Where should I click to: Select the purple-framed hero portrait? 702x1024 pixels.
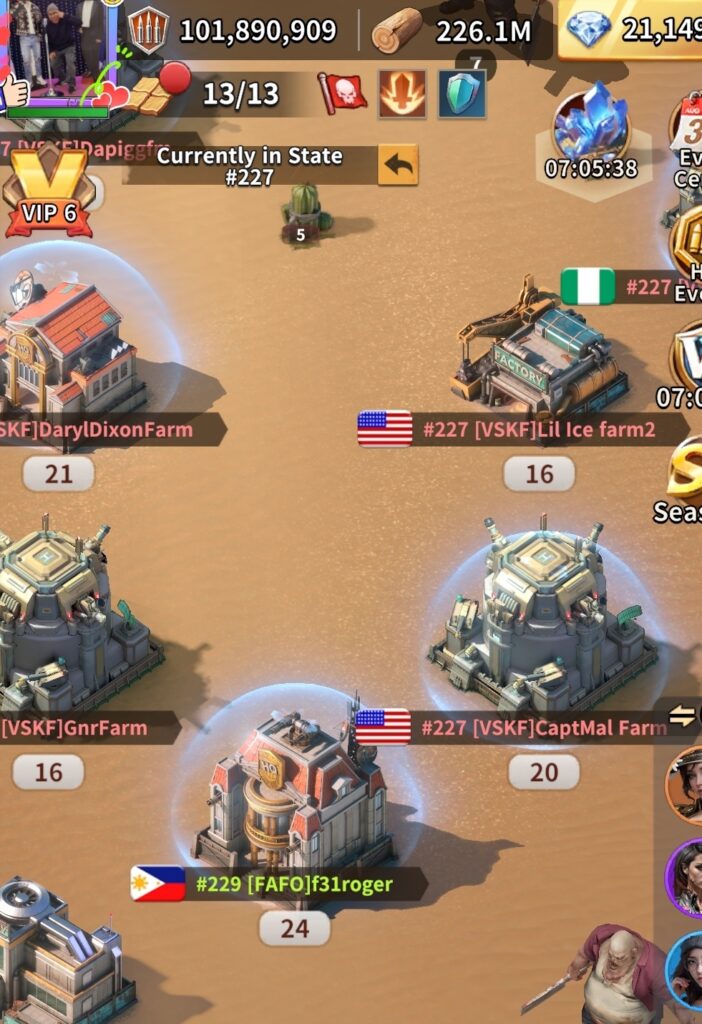point(686,876)
